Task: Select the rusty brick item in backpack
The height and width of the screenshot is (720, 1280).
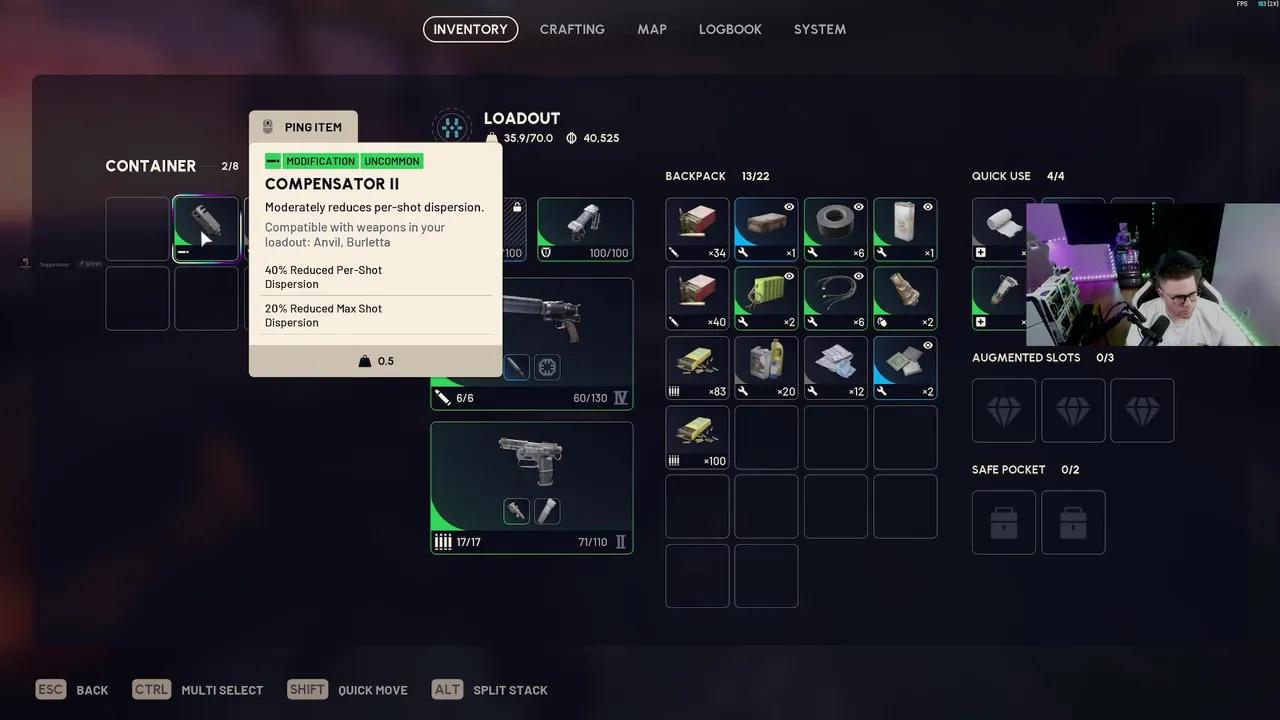Action: pyautogui.click(x=766, y=229)
